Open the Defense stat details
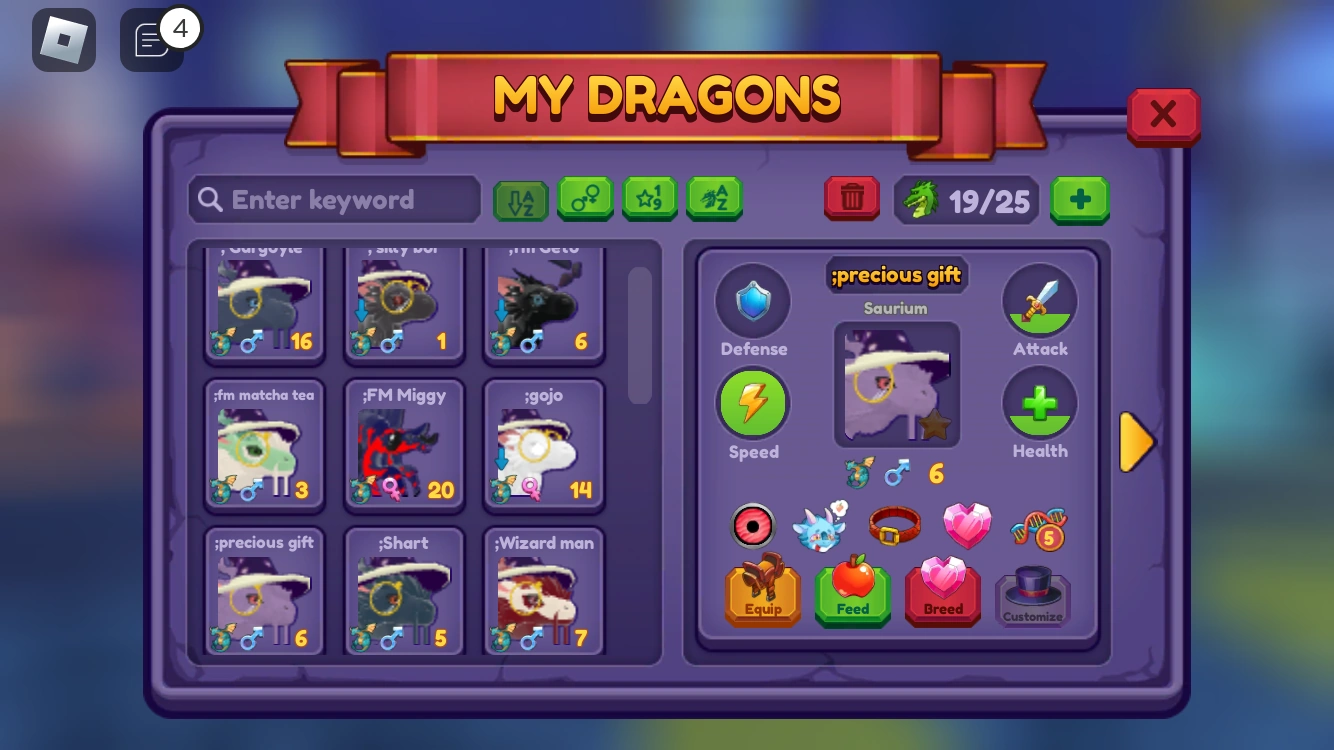1334x750 pixels. 753,300
